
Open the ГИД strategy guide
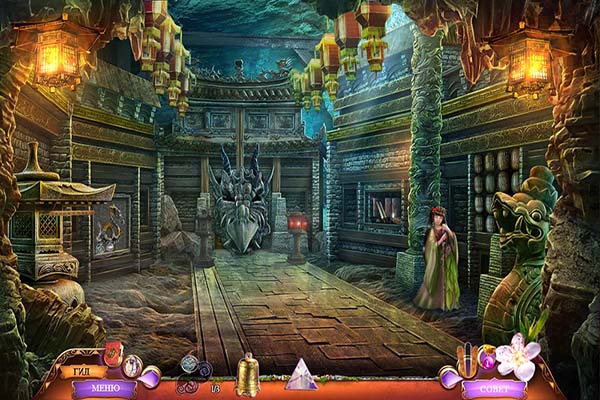[x=83, y=371]
